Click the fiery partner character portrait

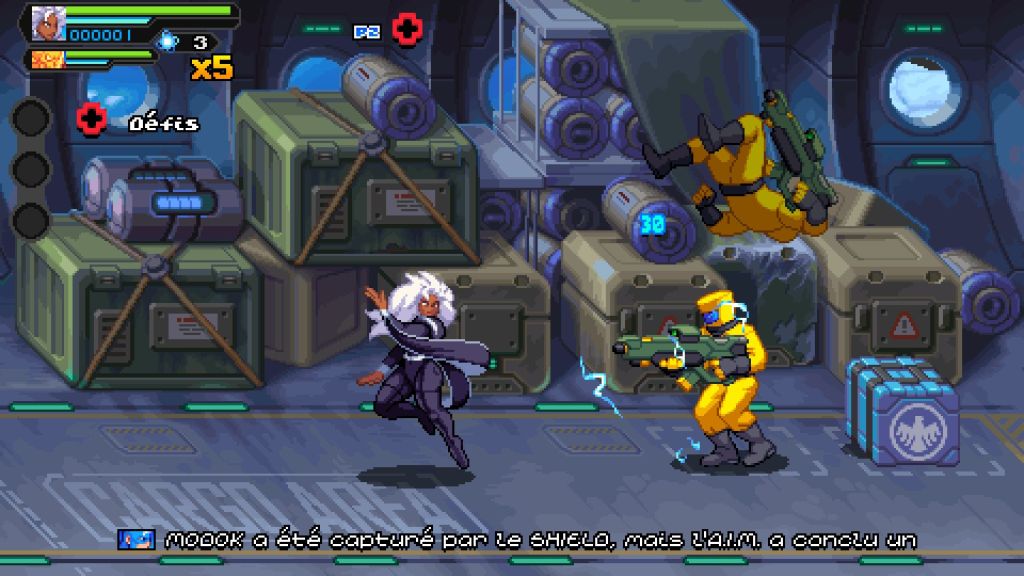[43, 59]
